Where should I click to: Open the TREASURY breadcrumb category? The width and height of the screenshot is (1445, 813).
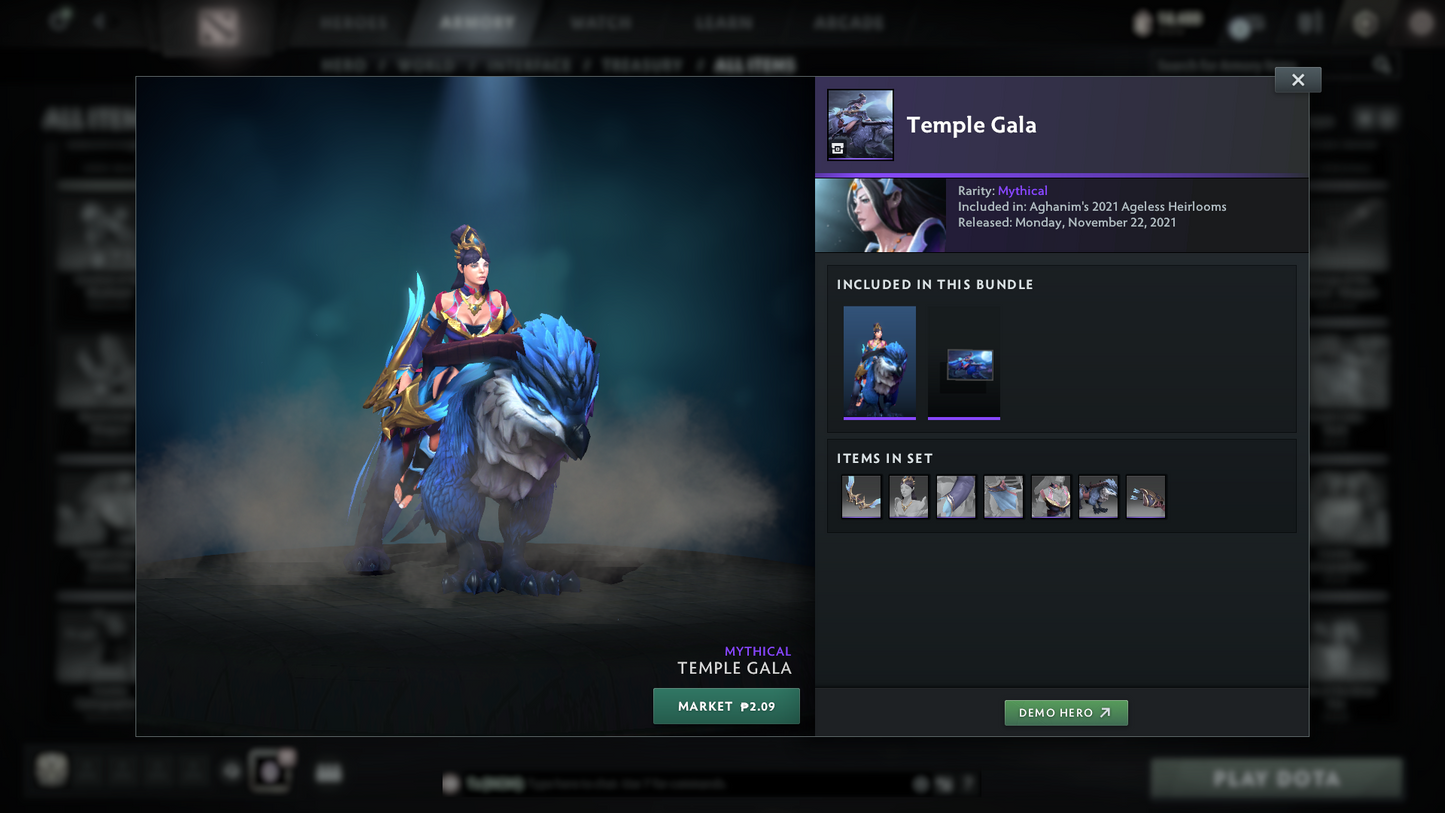642,64
